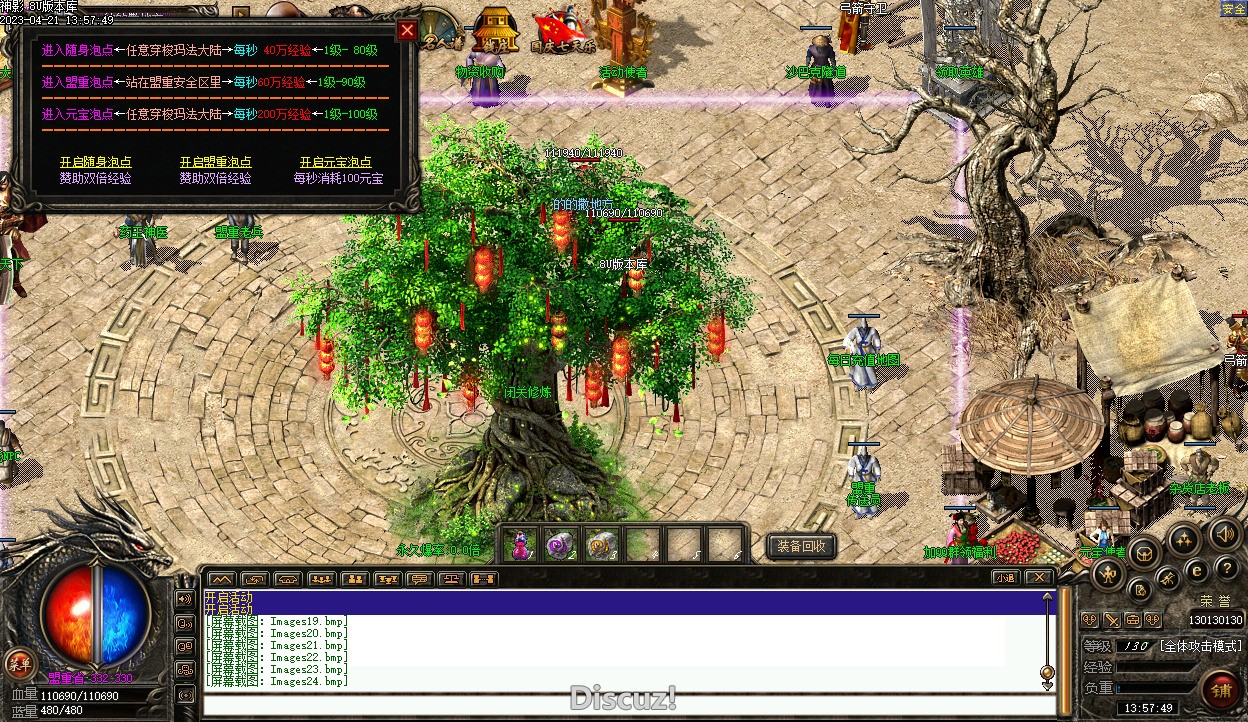This screenshot has width=1248, height=722.
Task: Use the purple swirl scroll in slot 2
Action: click(559, 545)
